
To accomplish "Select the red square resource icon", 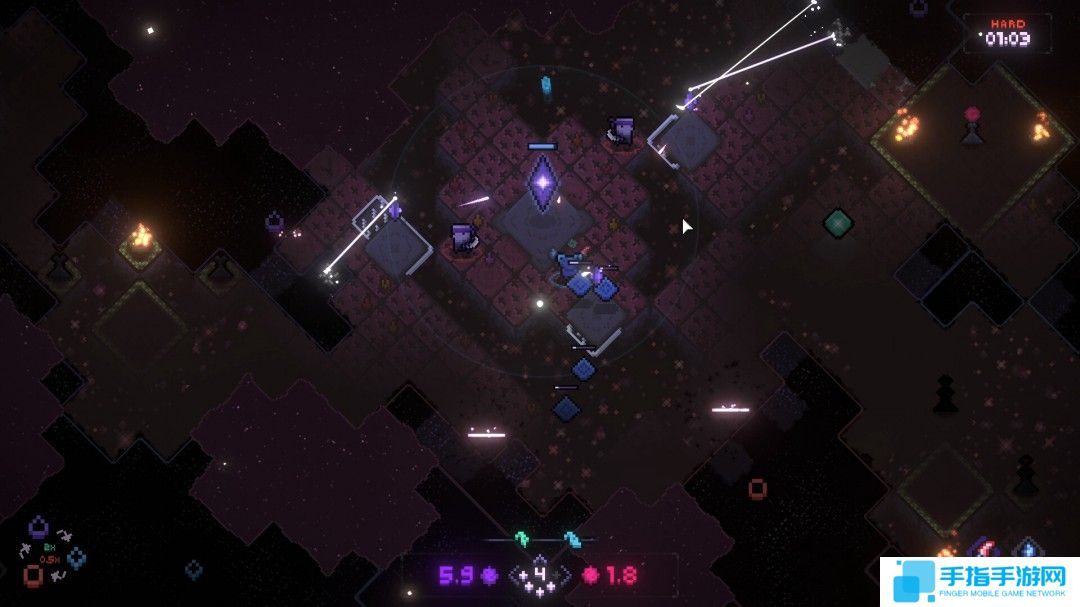I will tap(33, 576).
